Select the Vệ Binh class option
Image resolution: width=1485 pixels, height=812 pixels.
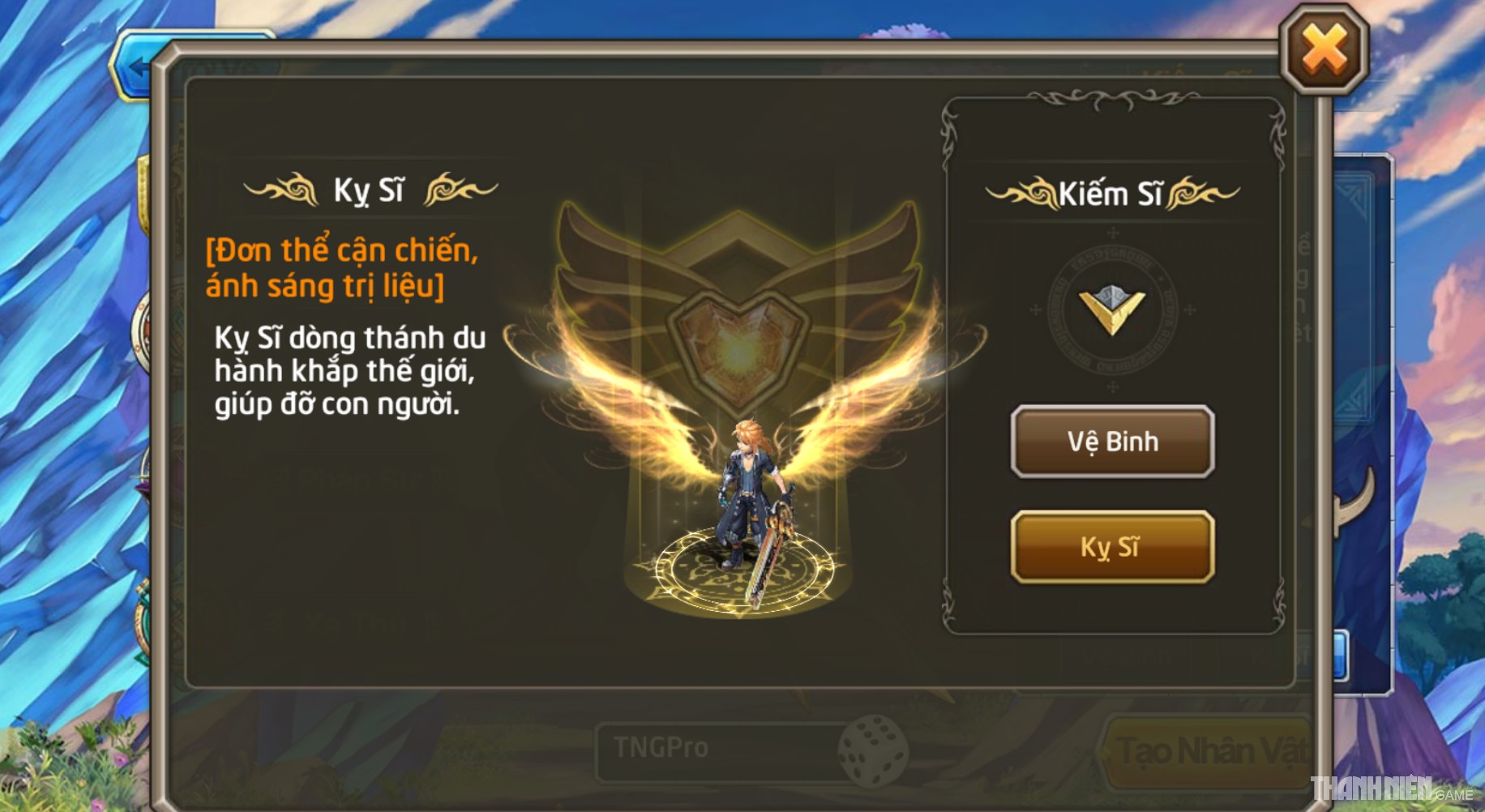1111,442
